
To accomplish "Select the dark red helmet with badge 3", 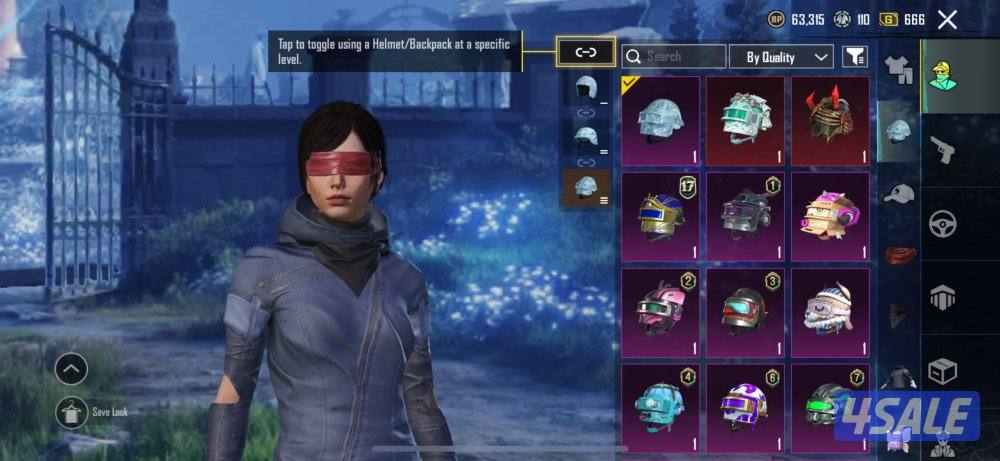I will coord(745,311).
